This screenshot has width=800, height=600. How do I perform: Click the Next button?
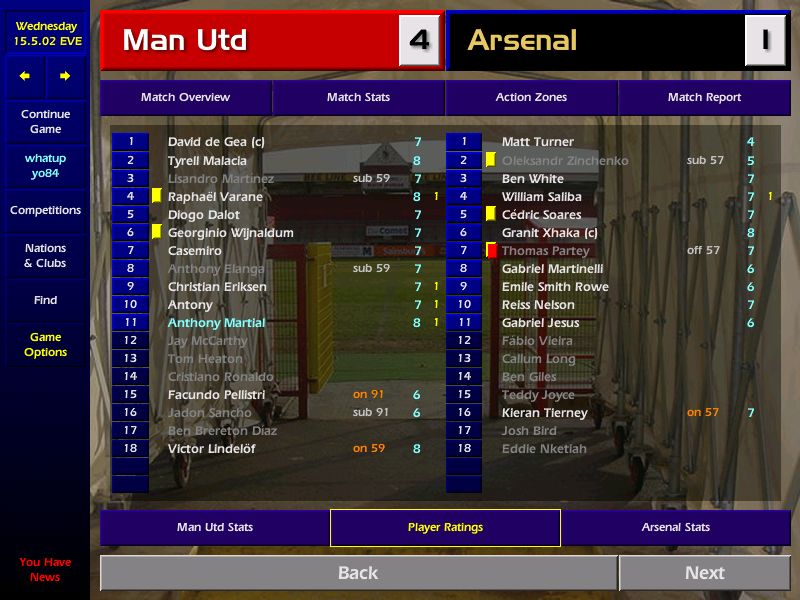point(704,573)
